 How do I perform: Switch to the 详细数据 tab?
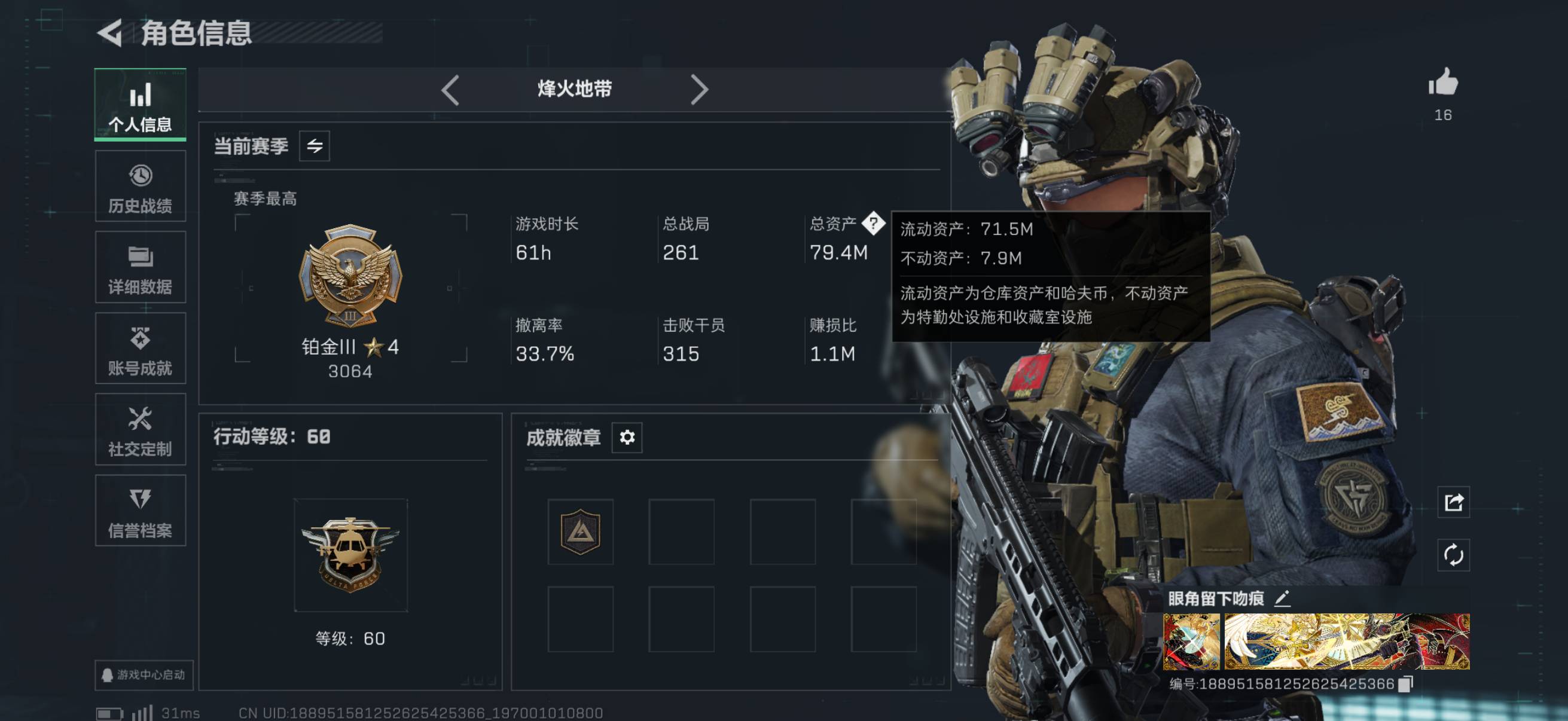[140, 268]
